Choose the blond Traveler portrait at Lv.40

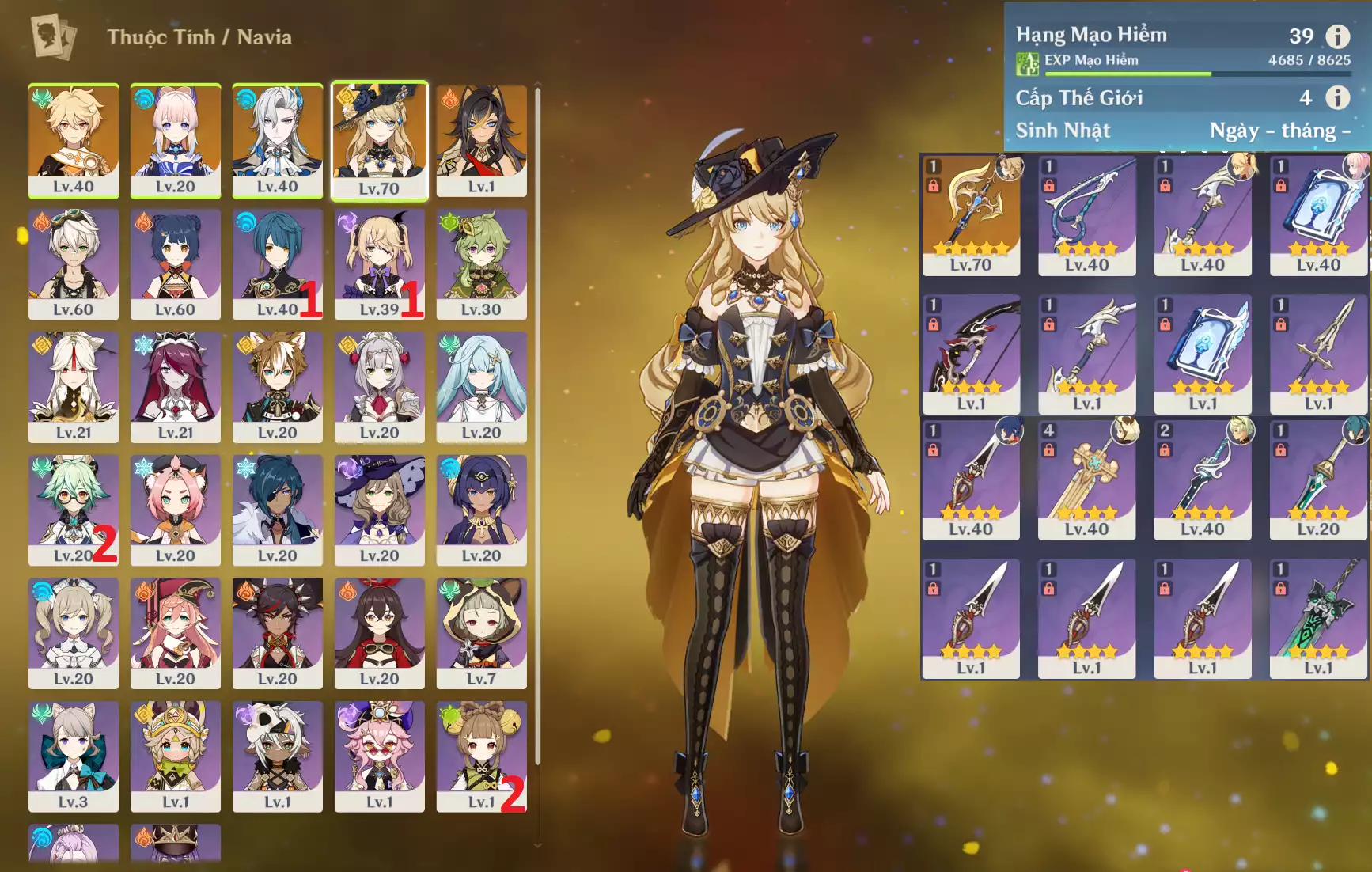(74, 140)
